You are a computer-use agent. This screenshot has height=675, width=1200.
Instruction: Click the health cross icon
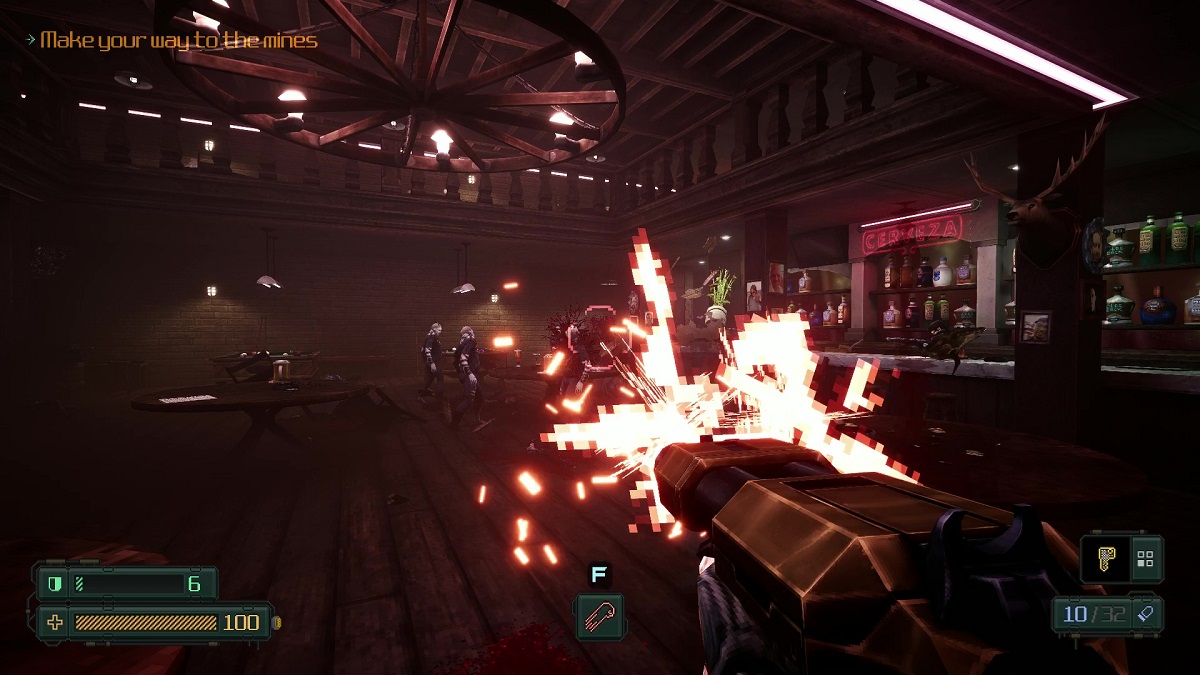55,622
